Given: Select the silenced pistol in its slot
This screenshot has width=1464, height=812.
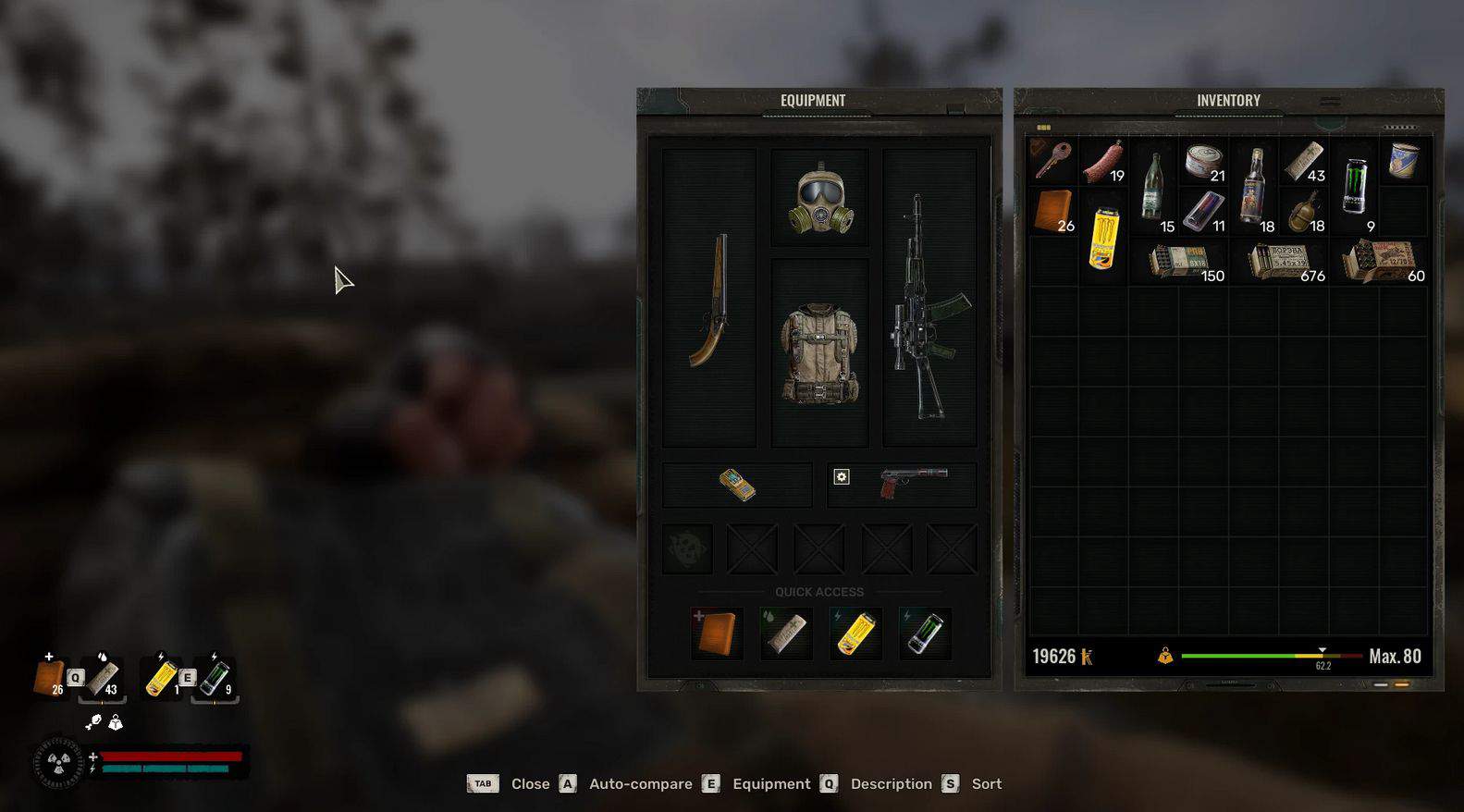Looking at the screenshot, I should coord(914,482).
